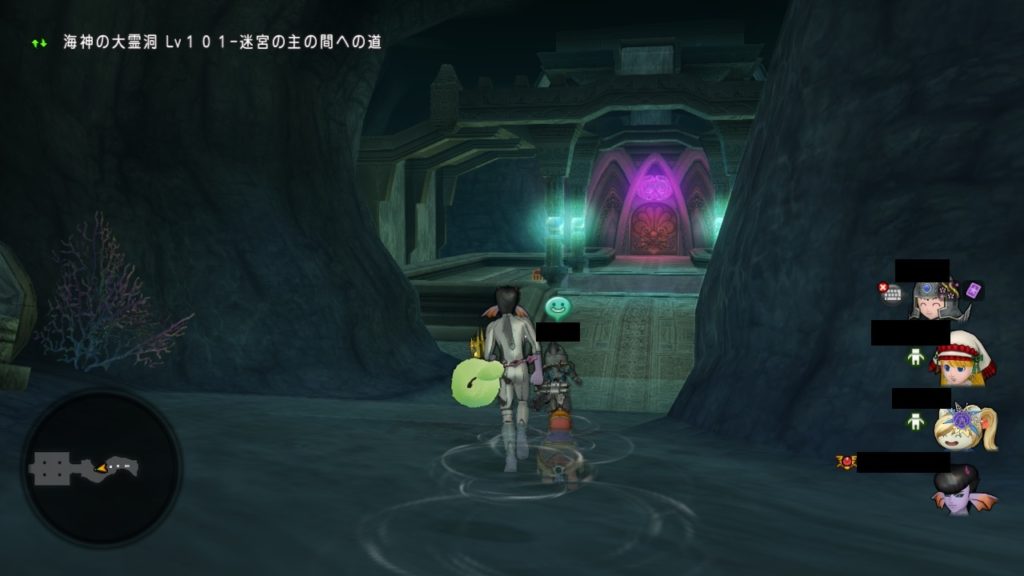Click the party leader red emblem icon
Viewport: 1024px width, 576px height.
(x=846, y=462)
